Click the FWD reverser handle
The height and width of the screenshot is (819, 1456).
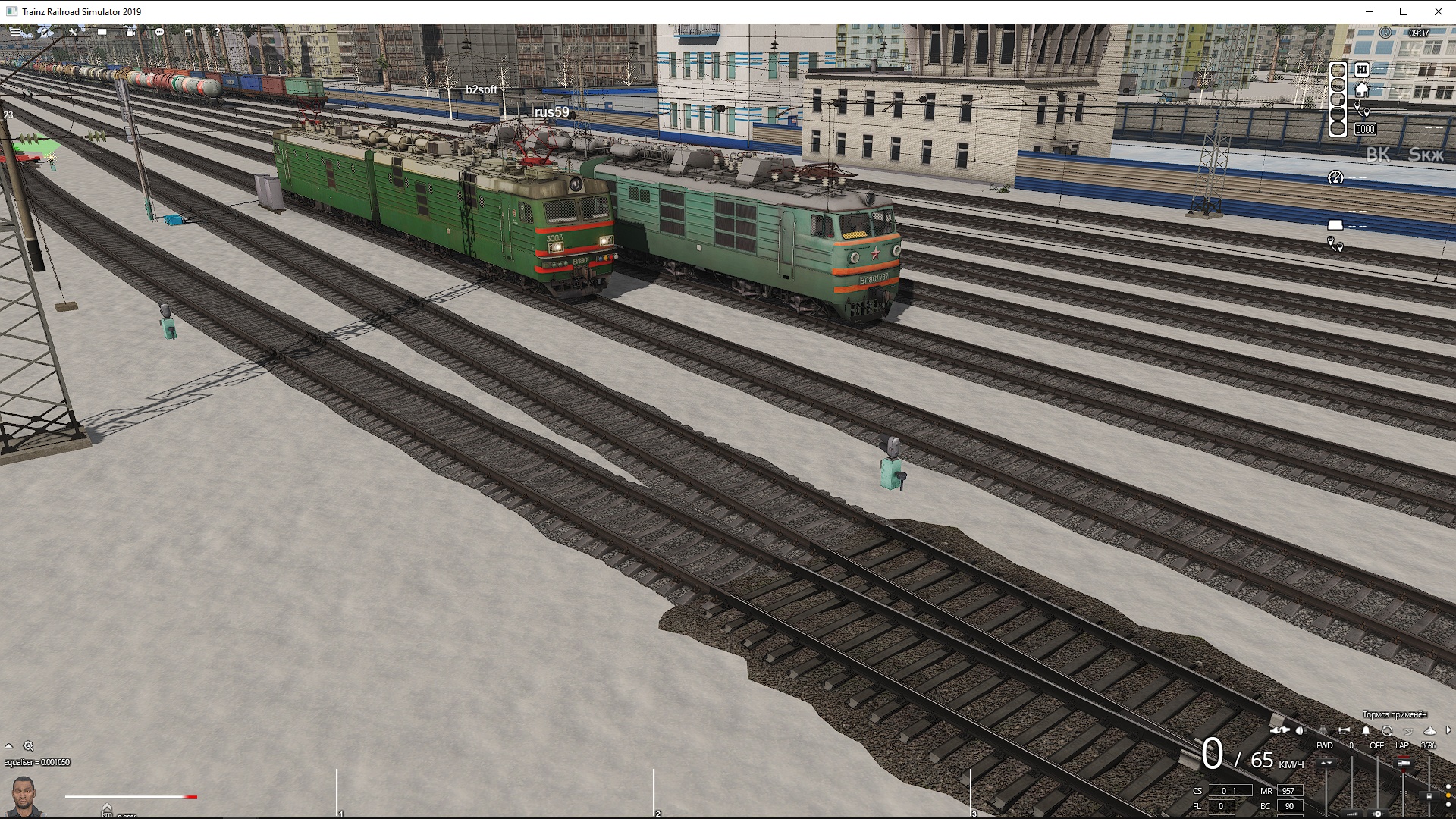pyautogui.click(x=1326, y=763)
